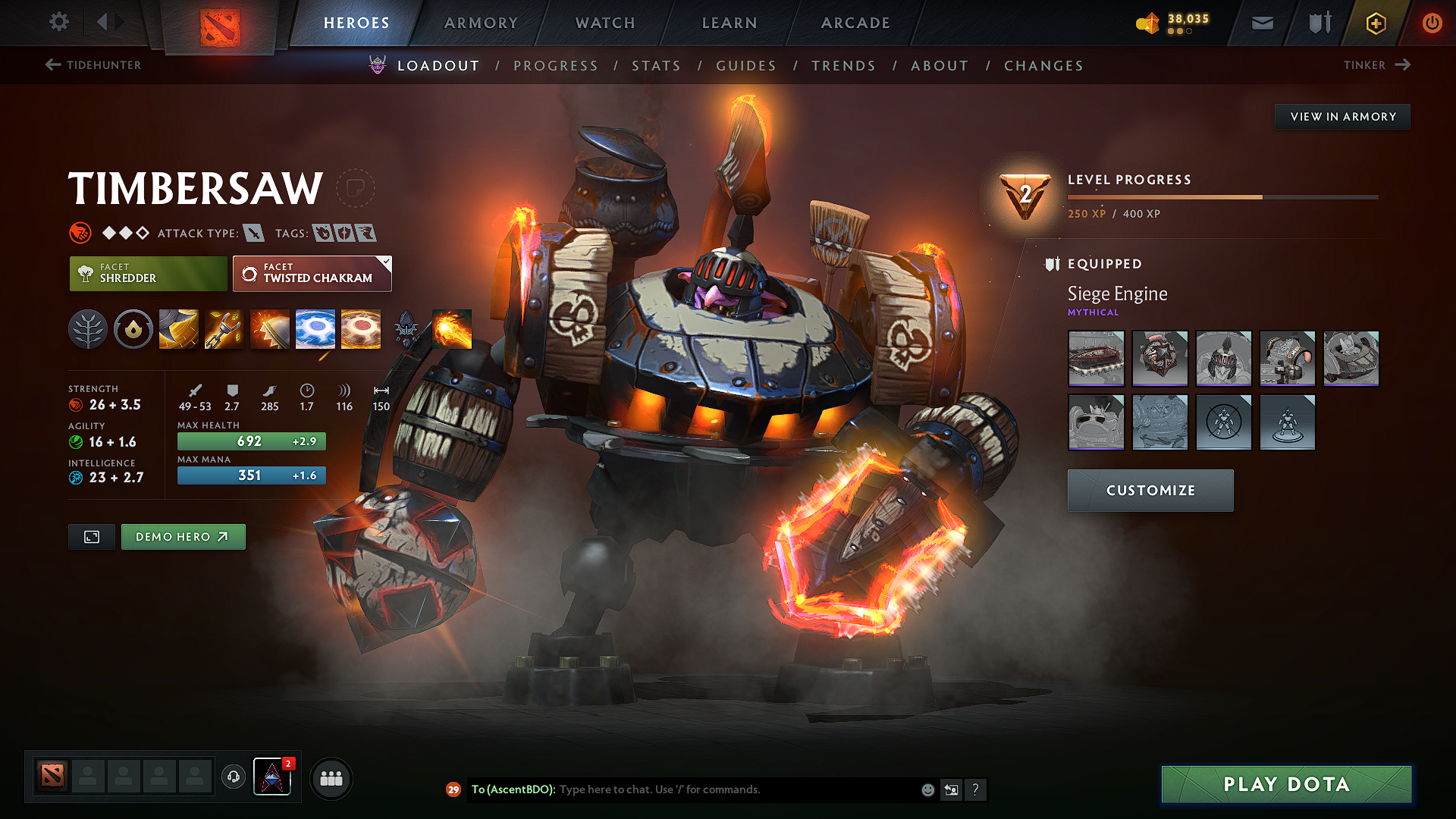Advance to next hero Tinker

(1376, 65)
